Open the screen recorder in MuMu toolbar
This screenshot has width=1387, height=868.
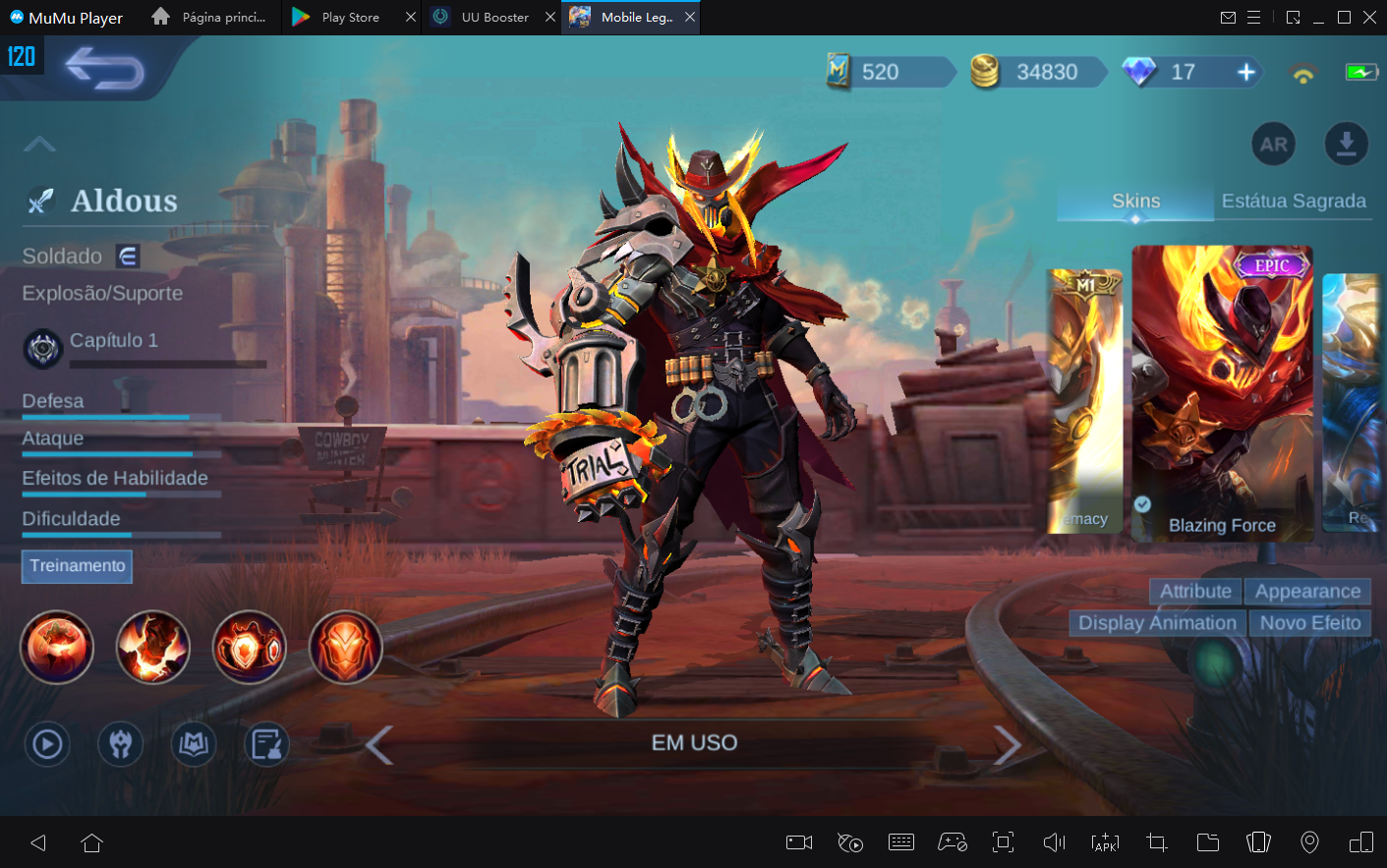pos(798,842)
